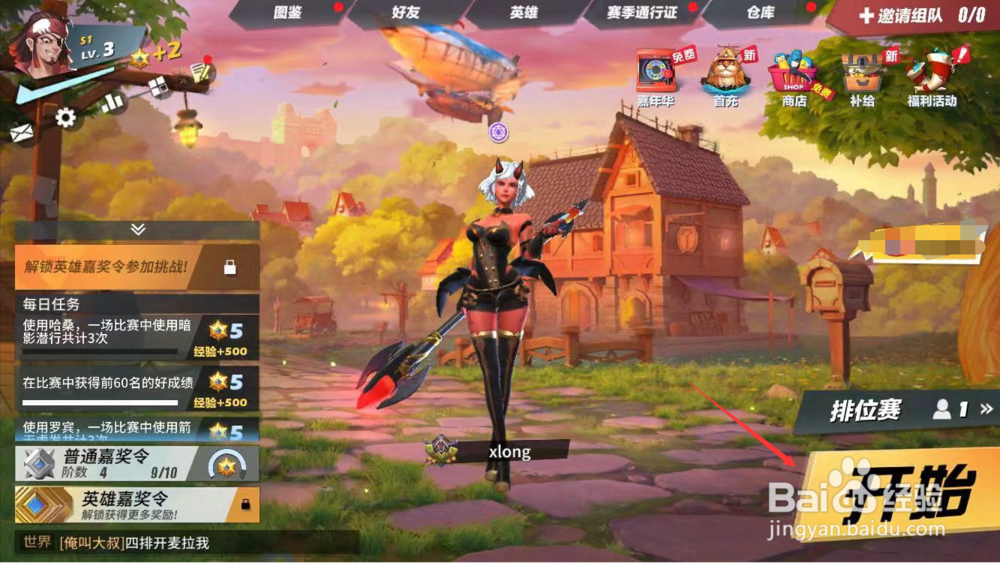The height and width of the screenshot is (563, 1000).
Task: Open settings via the gear icon
Action: coord(66,118)
